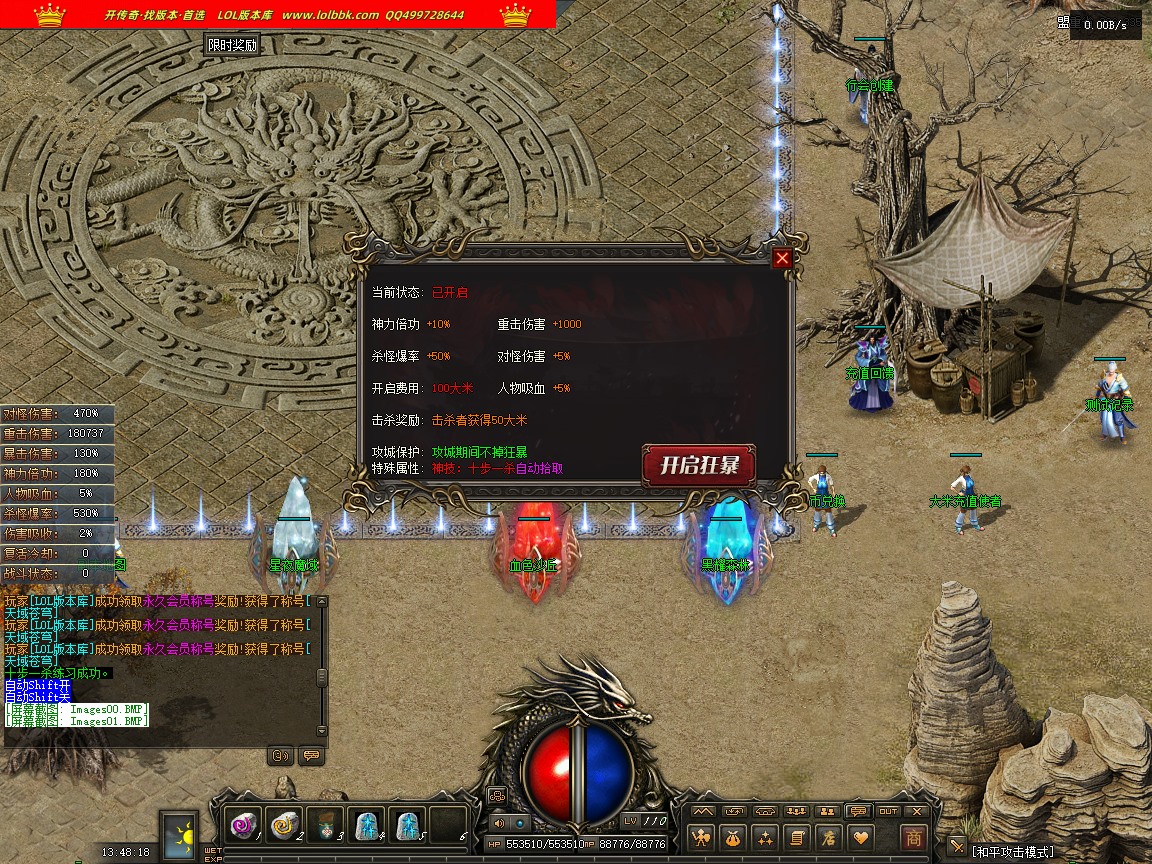The image size is (1152, 864).
Task: Open the 店 store icon
Action: (828, 838)
